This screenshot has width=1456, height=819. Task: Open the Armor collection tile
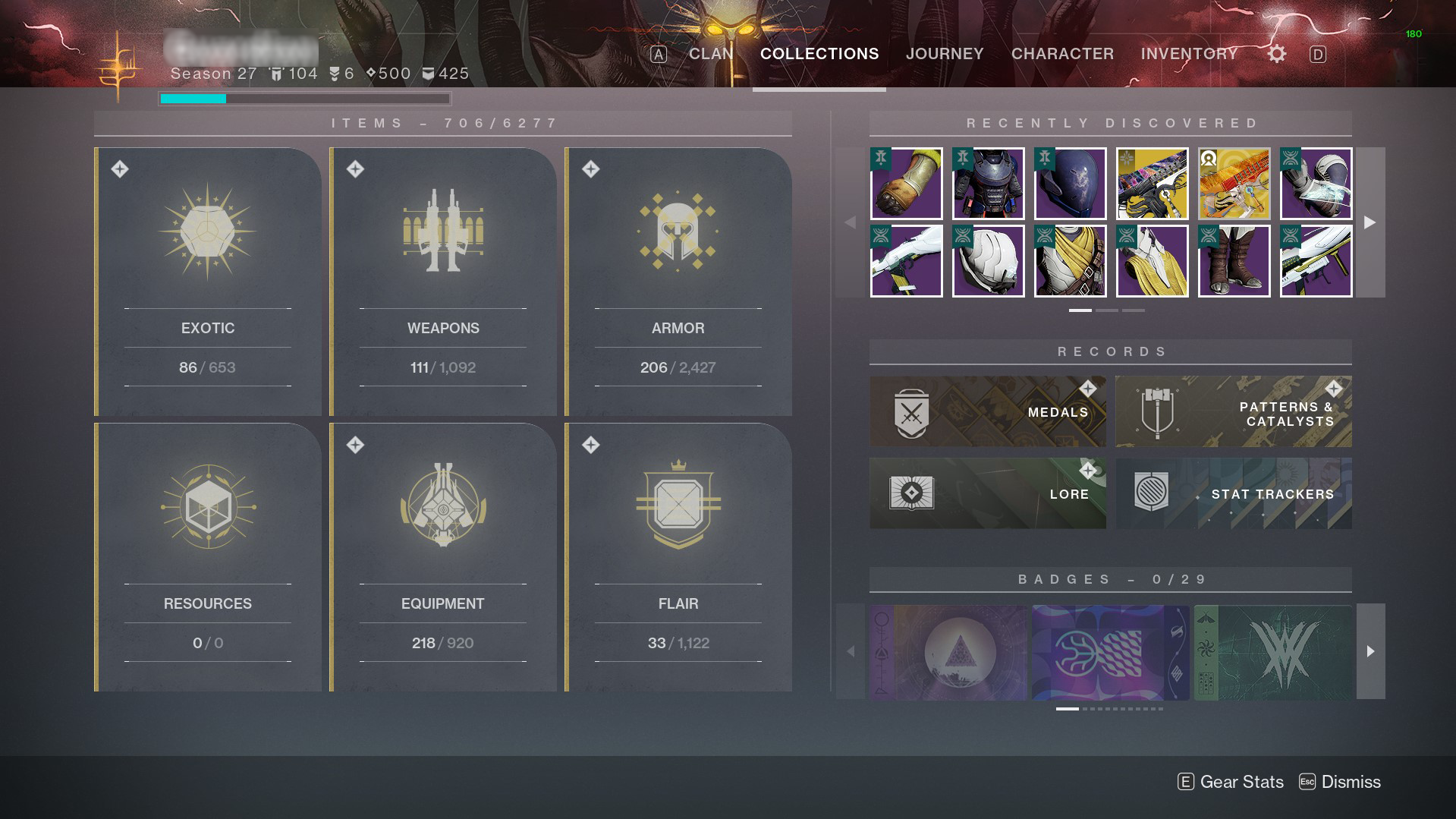coord(678,282)
